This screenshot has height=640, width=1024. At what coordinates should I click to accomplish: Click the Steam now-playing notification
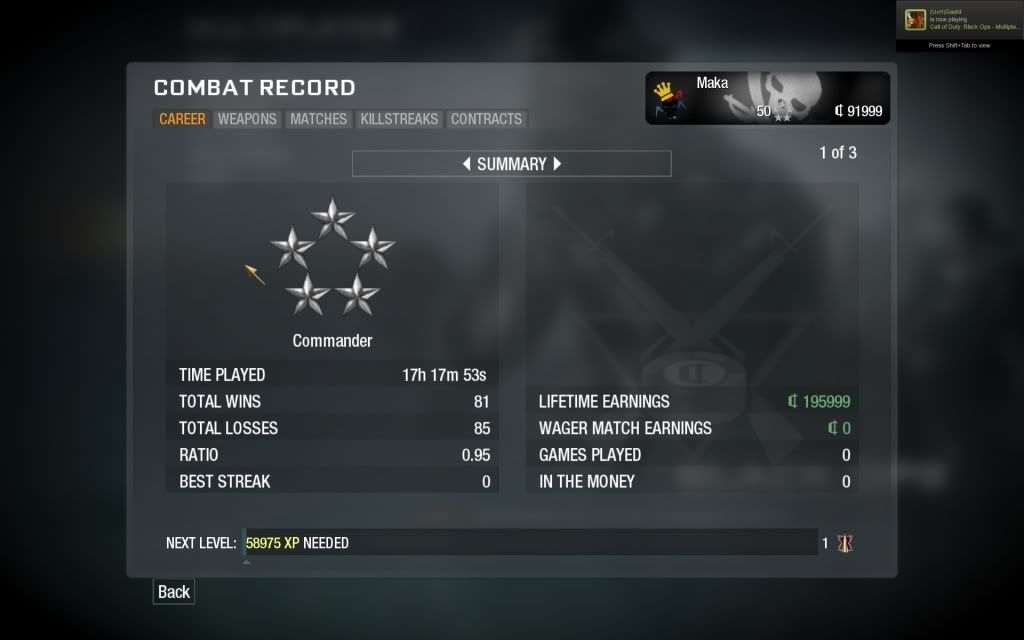pyautogui.click(x=959, y=20)
